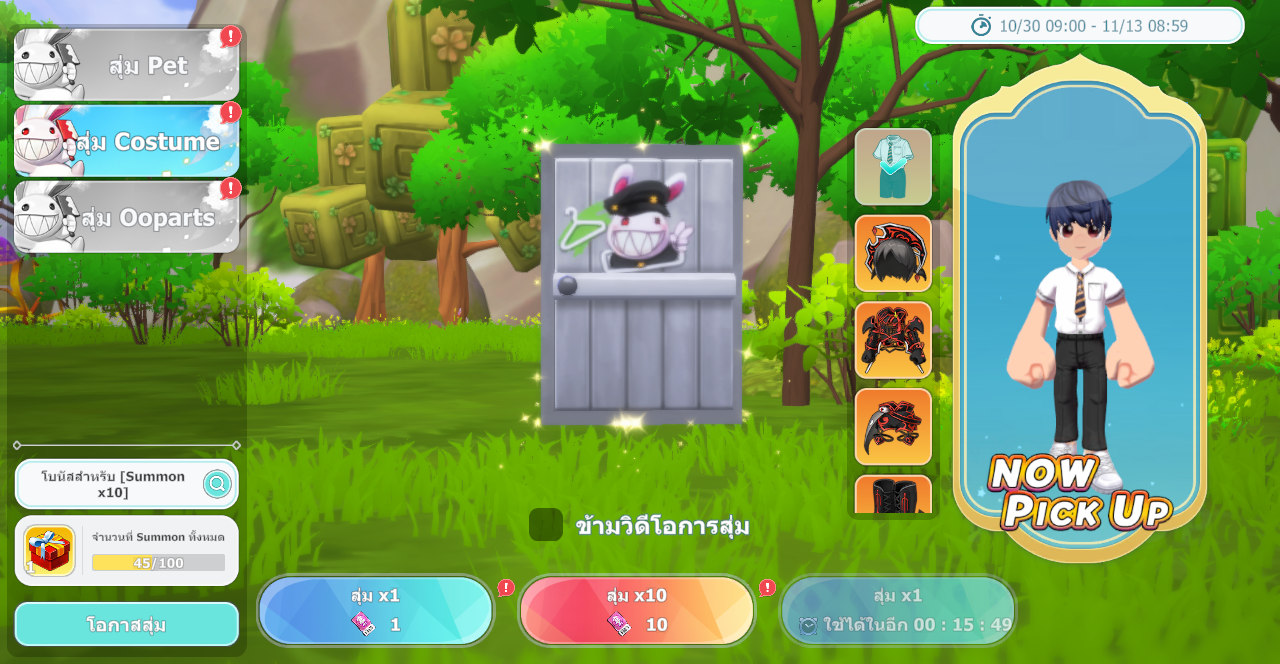Open the red gift box reward
This screenshot has width=1280, height=664.
[49, 551]
